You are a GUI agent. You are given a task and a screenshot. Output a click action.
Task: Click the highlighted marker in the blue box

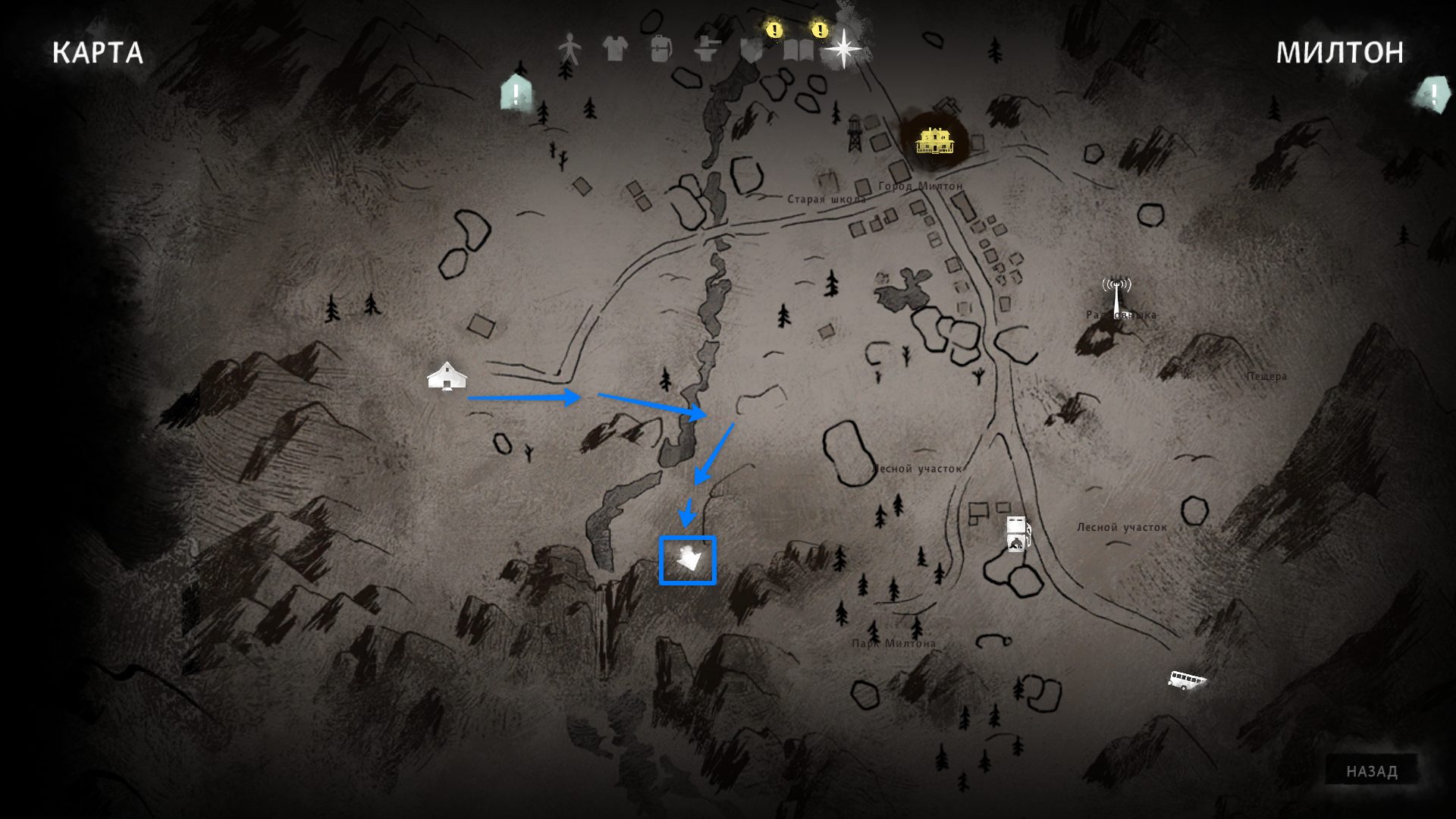click(688, 560)
